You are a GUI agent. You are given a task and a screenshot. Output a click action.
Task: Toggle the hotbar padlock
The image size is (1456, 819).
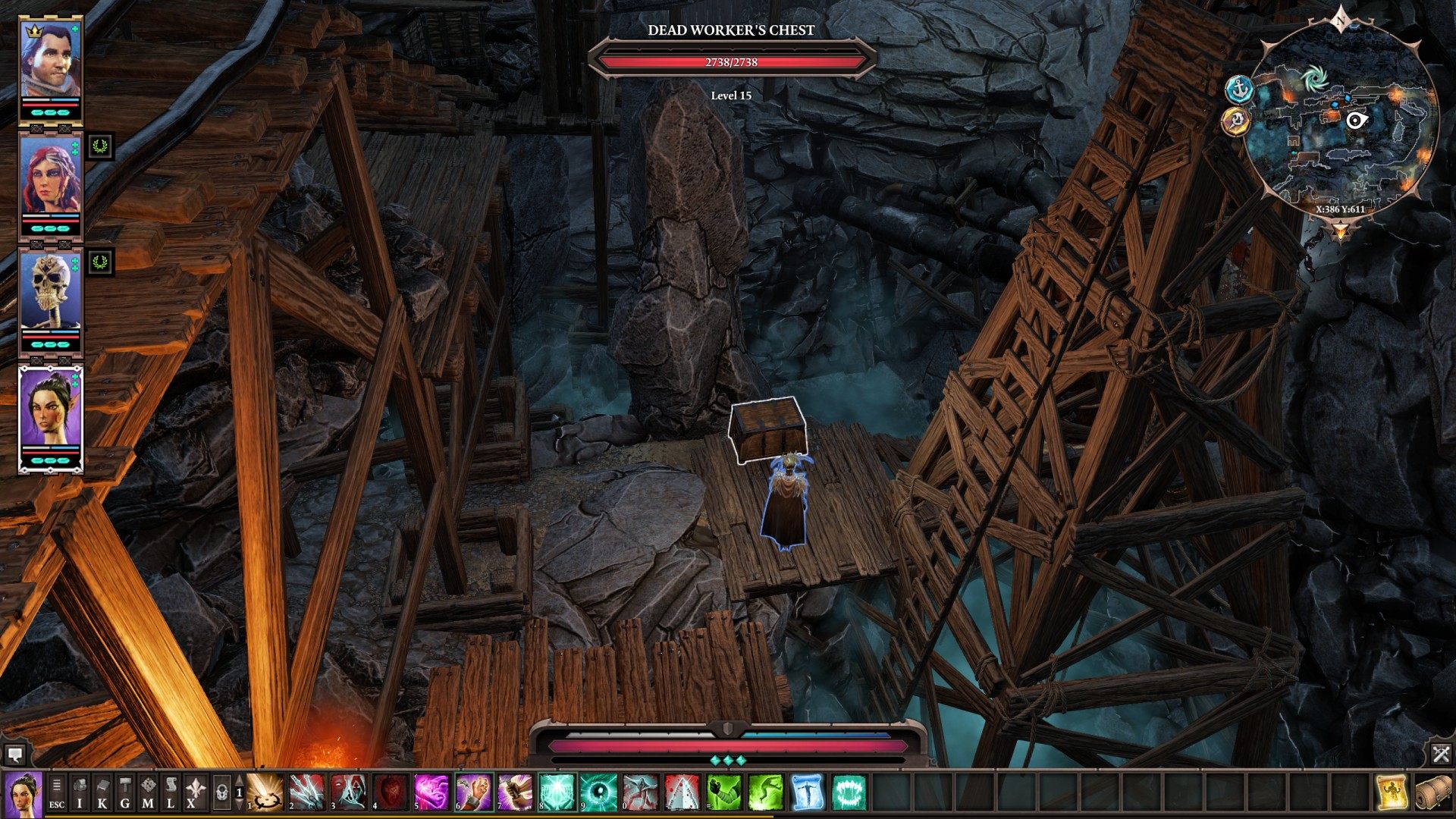(221, 792)
